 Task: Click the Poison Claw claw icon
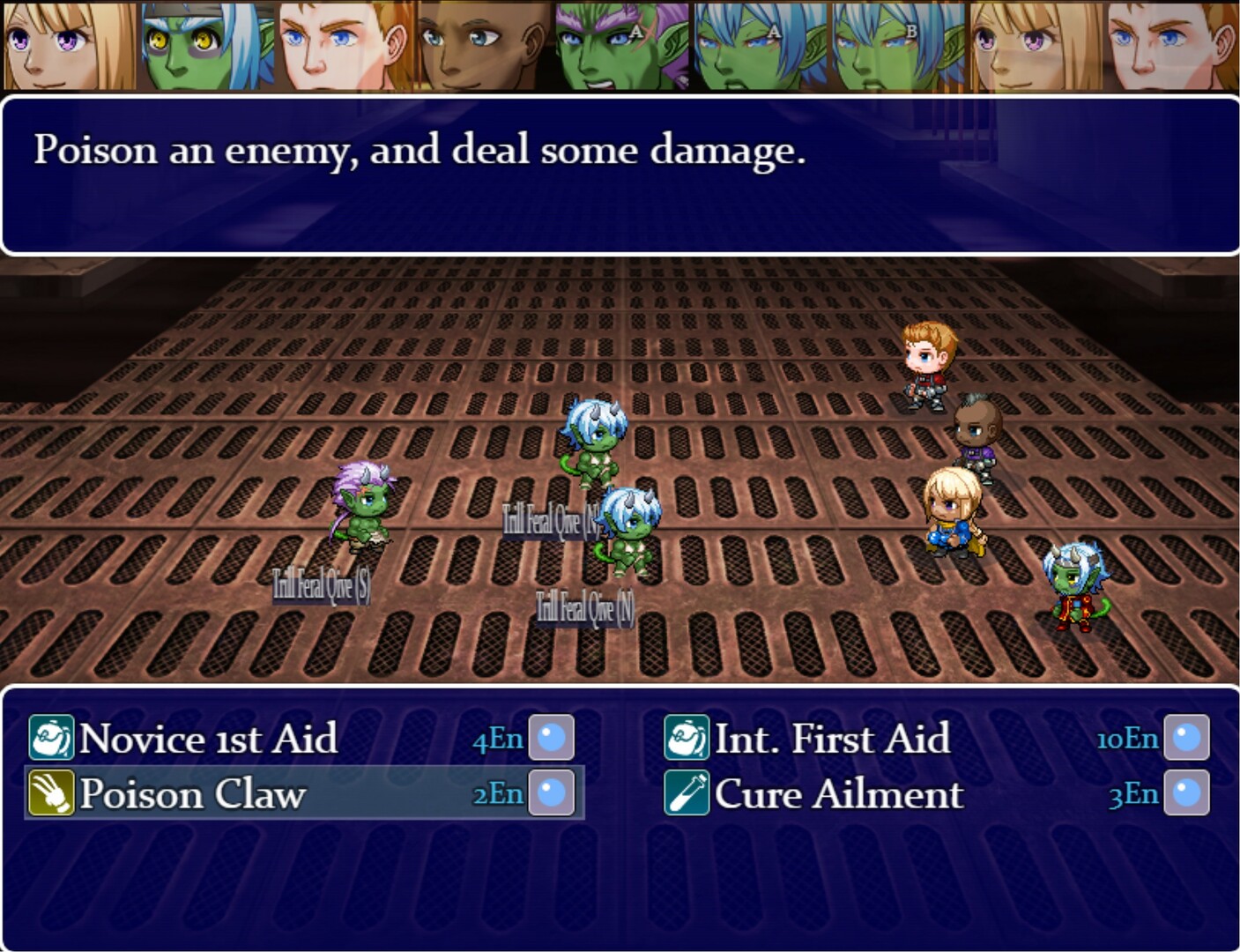[x=53, y=794]
